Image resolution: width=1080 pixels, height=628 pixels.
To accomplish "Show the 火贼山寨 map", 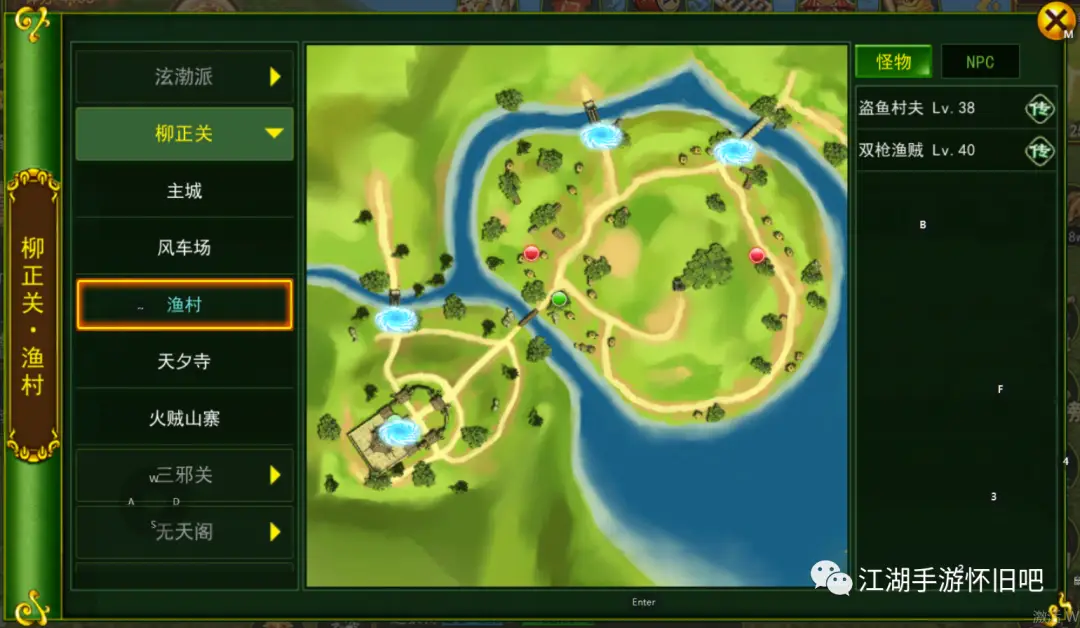I will tap(184, 418).
